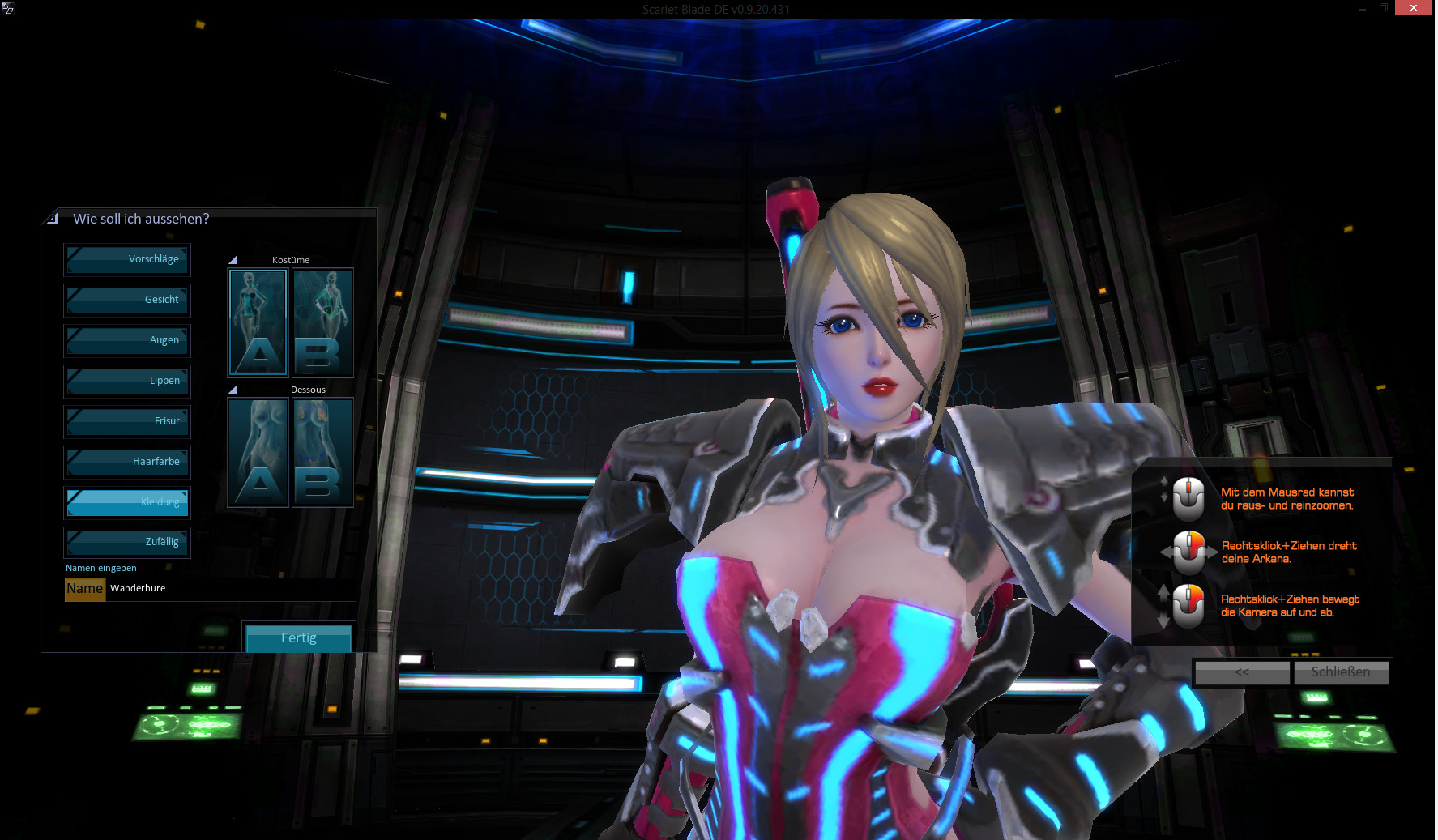Focus the character name input field
Image resolution: width=1438 pixels, height=840 pixels.
point(231,589)
